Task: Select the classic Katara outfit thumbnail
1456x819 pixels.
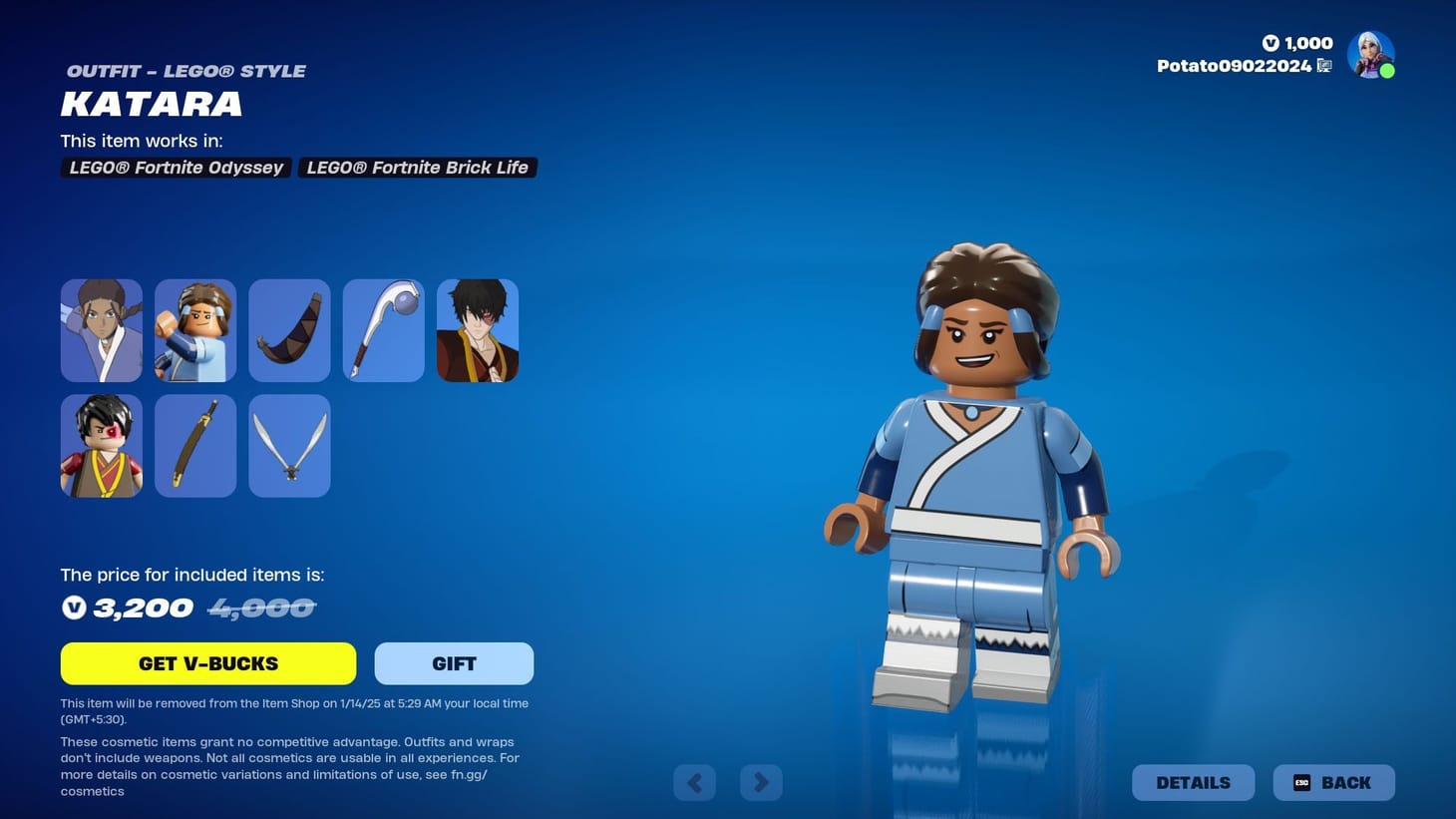Action: point(101,330)
